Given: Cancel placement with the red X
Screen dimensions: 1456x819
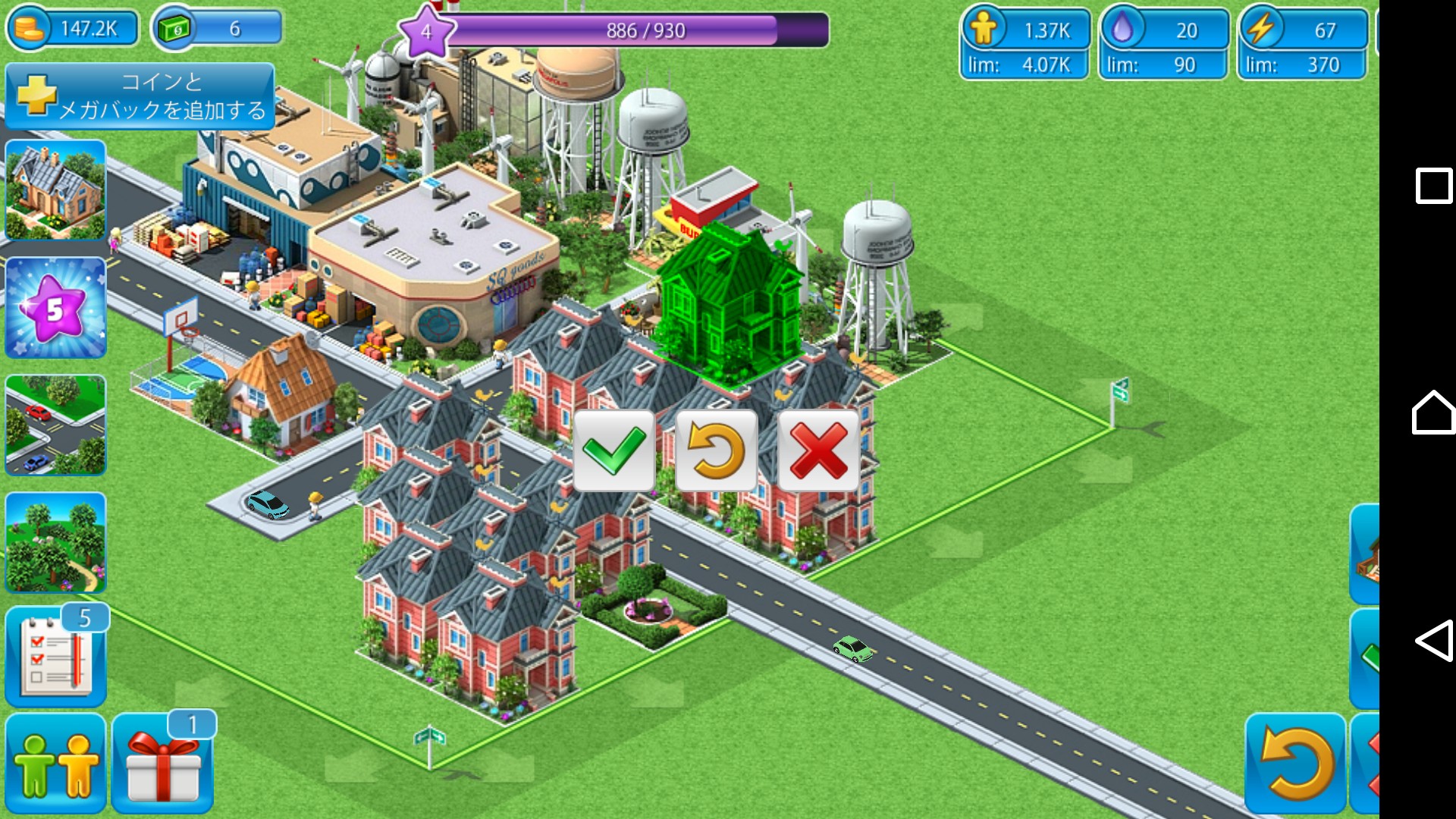Looking at the screenshot, I should tap(818, 450).
